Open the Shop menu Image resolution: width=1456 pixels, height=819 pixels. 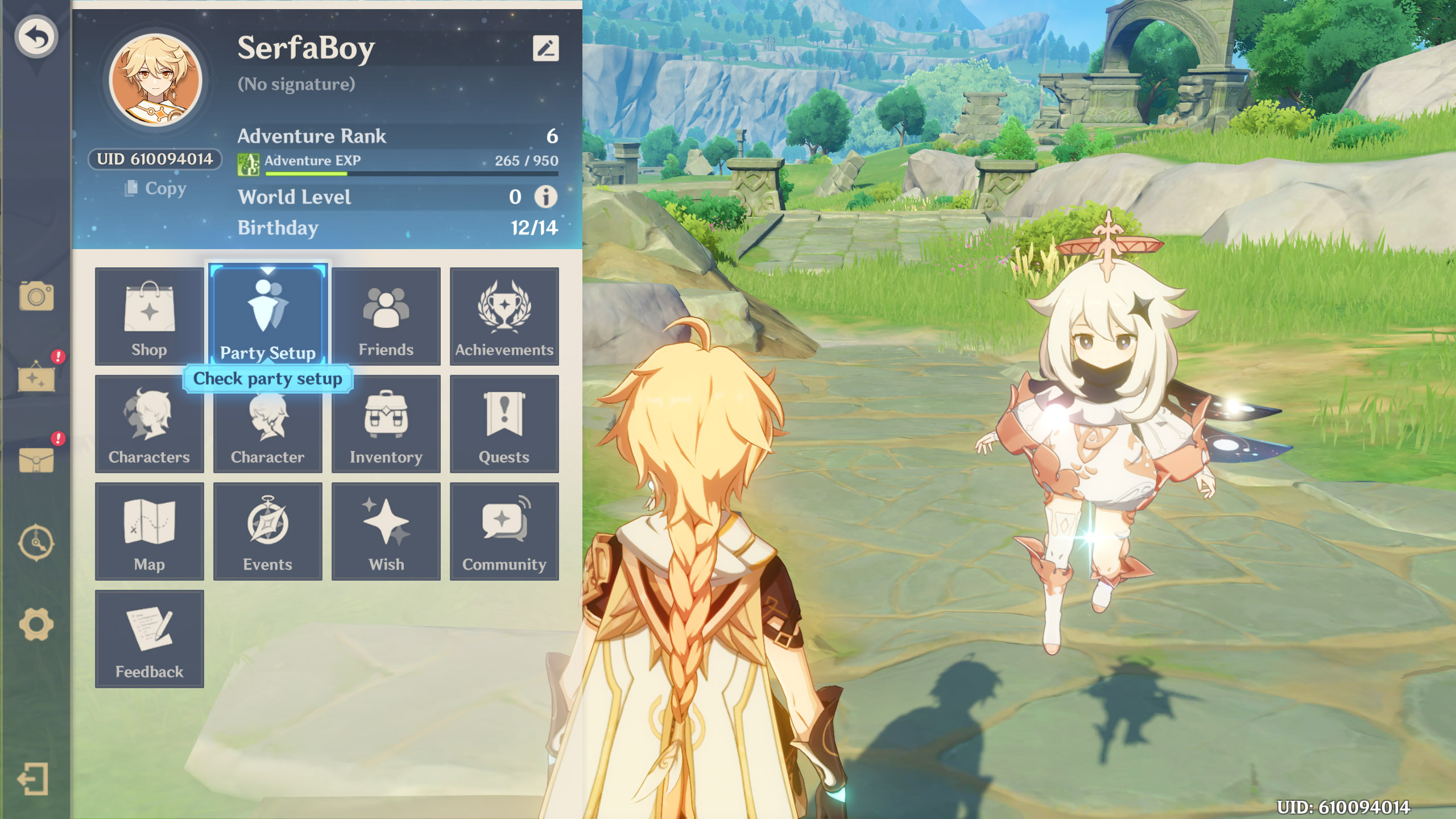click(149, 316)
